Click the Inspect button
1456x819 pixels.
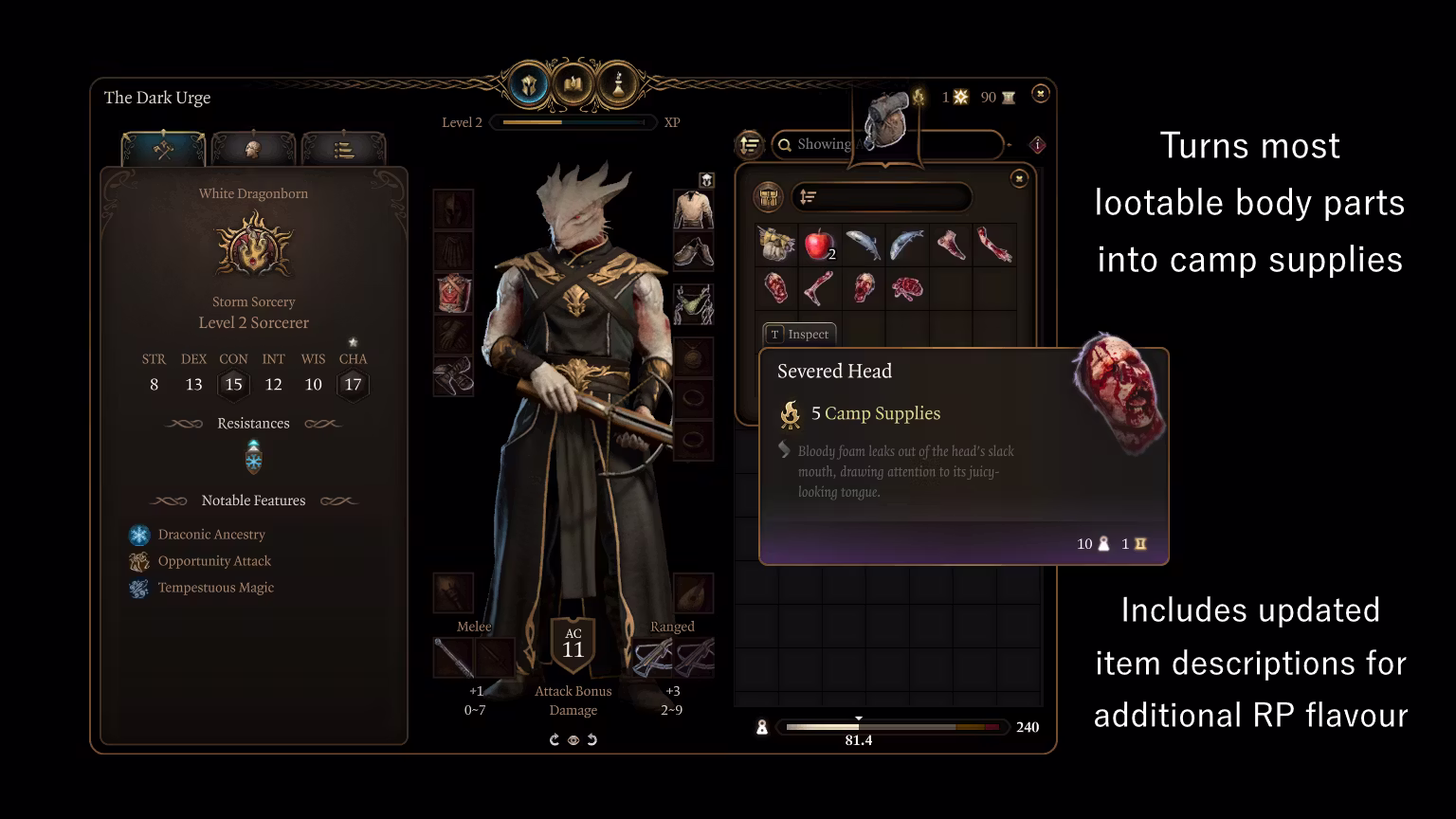coord(799,335)
